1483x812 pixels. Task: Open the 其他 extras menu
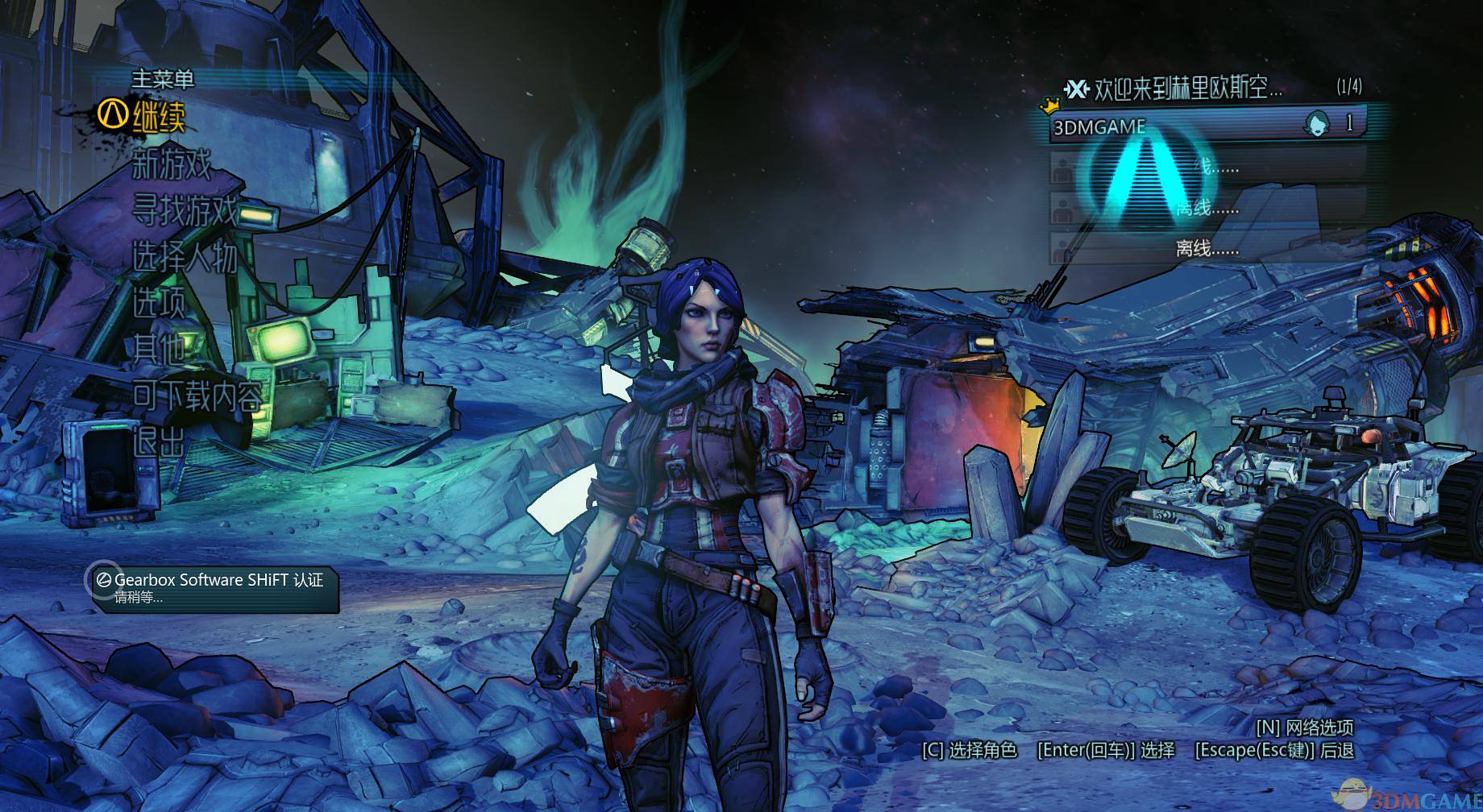tap(159, 350)
